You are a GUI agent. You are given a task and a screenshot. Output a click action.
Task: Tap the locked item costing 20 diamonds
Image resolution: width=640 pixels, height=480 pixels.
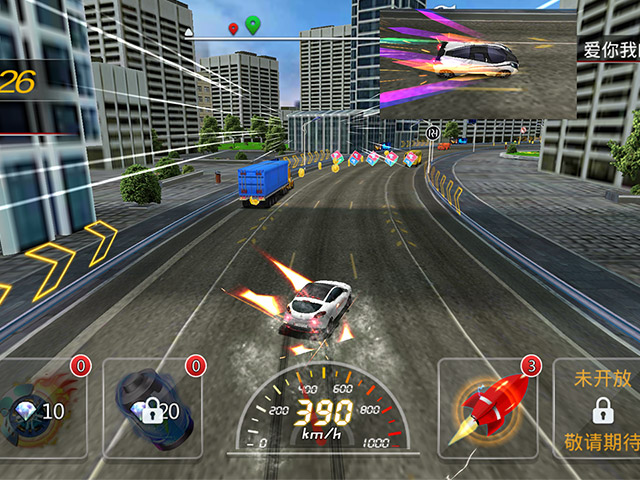tap(152, 407)
